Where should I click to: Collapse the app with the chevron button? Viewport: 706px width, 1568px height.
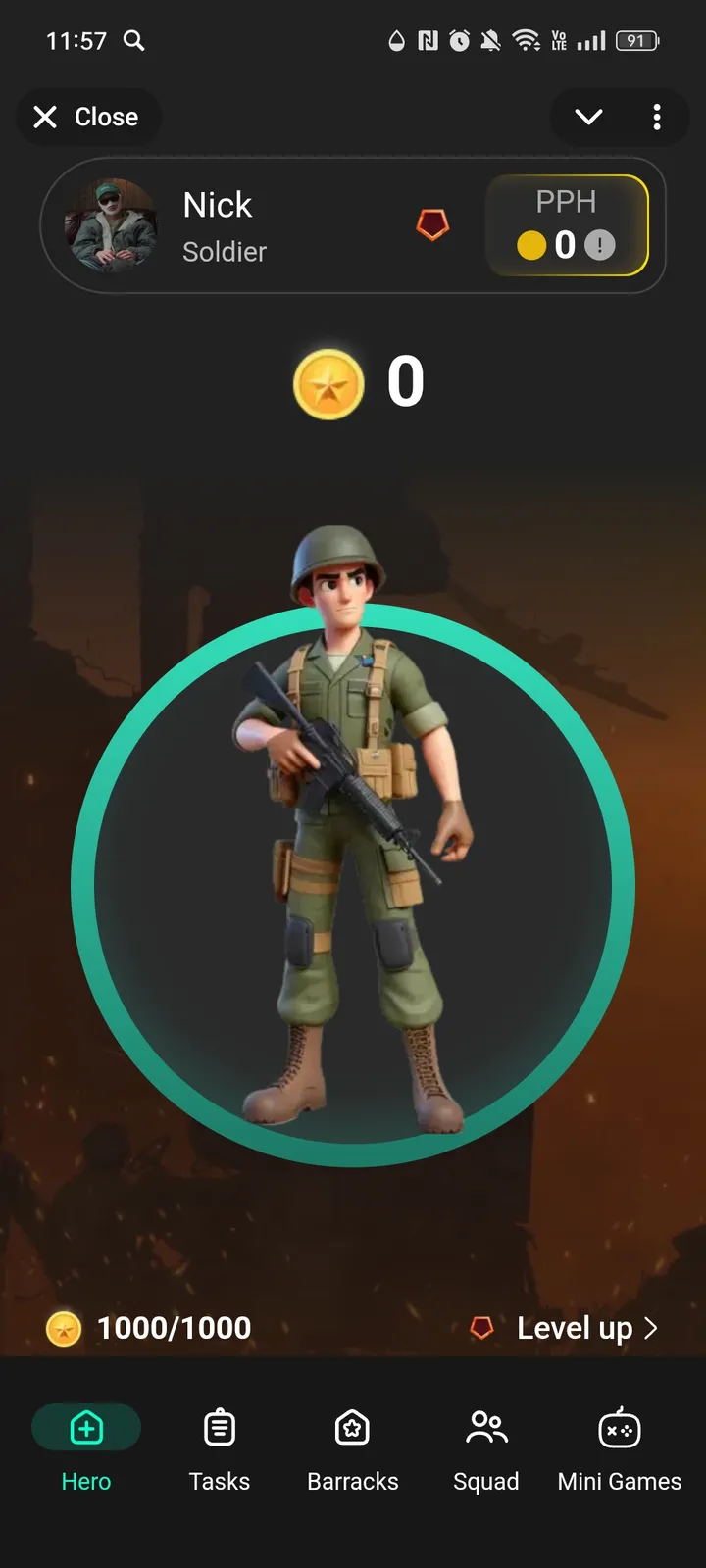tap(588, 118)
